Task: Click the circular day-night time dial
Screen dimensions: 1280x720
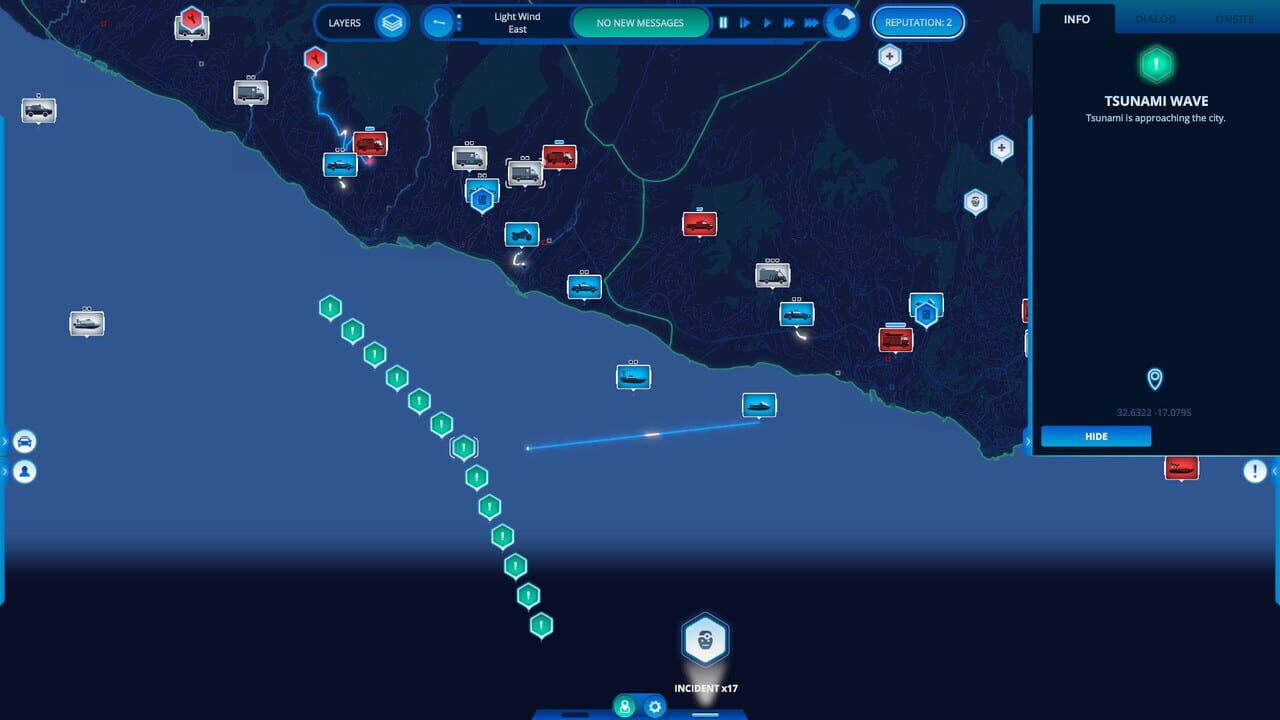Action: pyautogui.click(x=841, y=22)
